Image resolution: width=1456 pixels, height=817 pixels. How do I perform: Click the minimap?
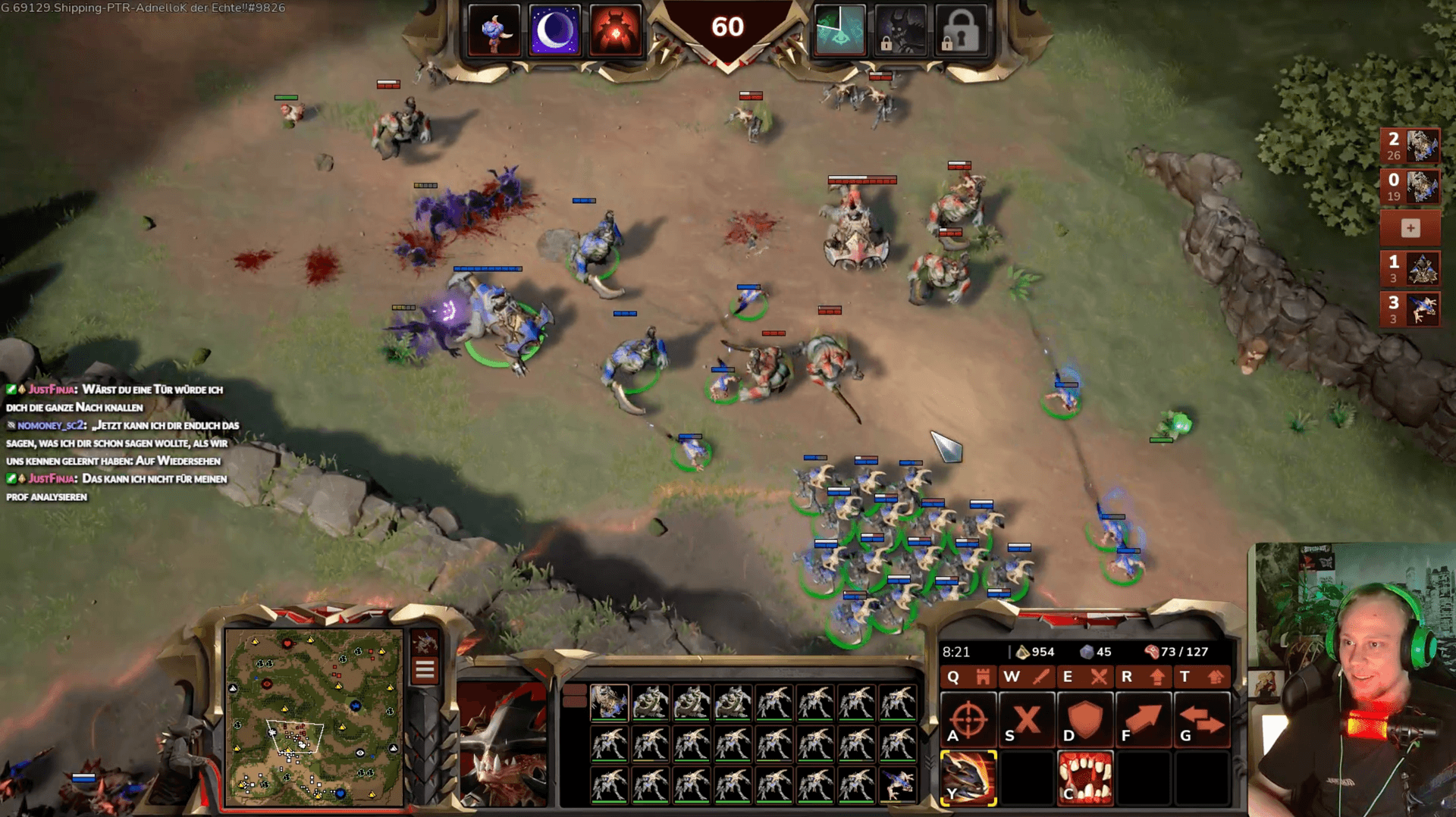313,717
